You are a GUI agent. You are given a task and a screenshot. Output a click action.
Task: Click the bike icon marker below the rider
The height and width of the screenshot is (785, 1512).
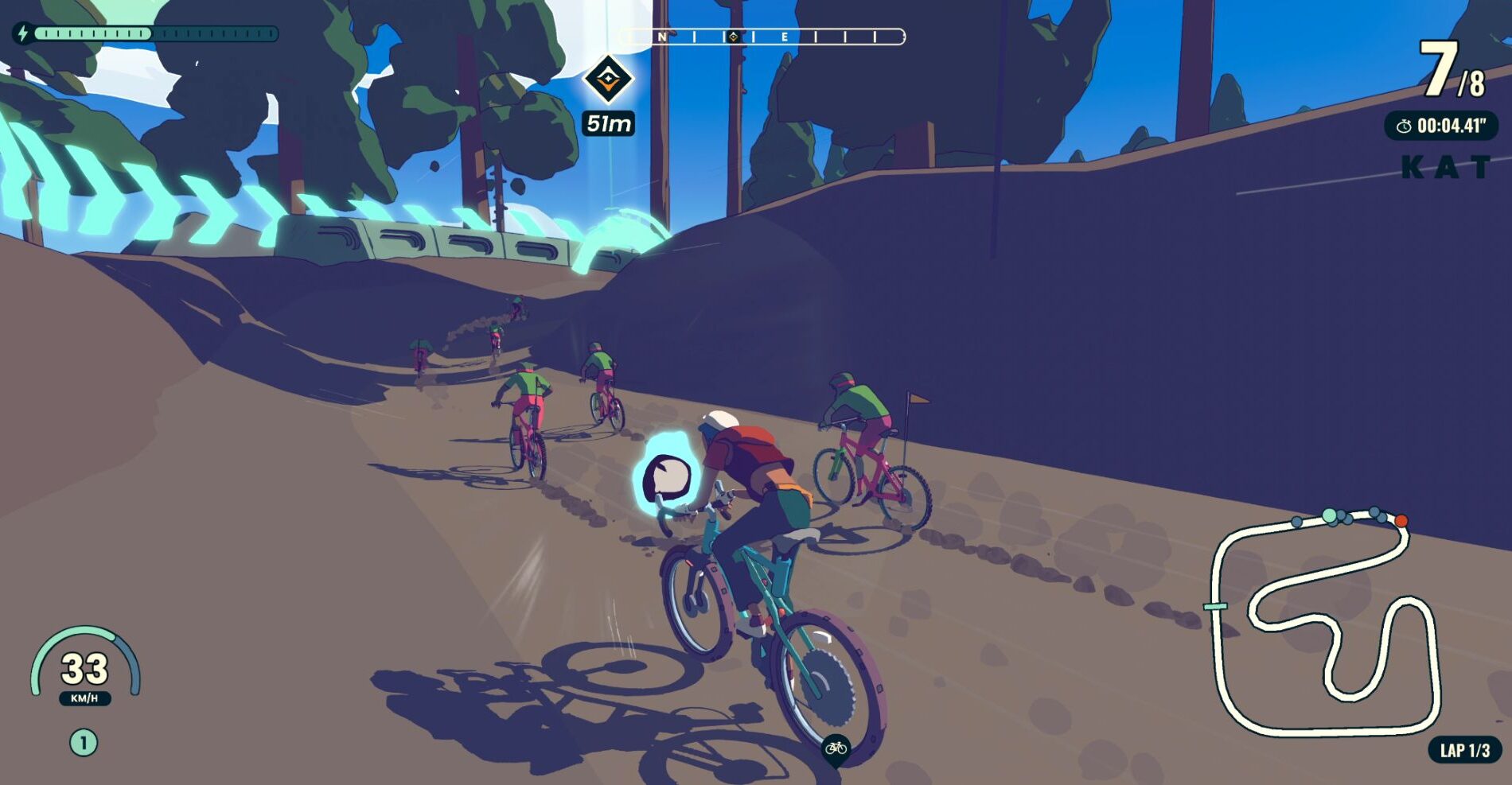836,748
